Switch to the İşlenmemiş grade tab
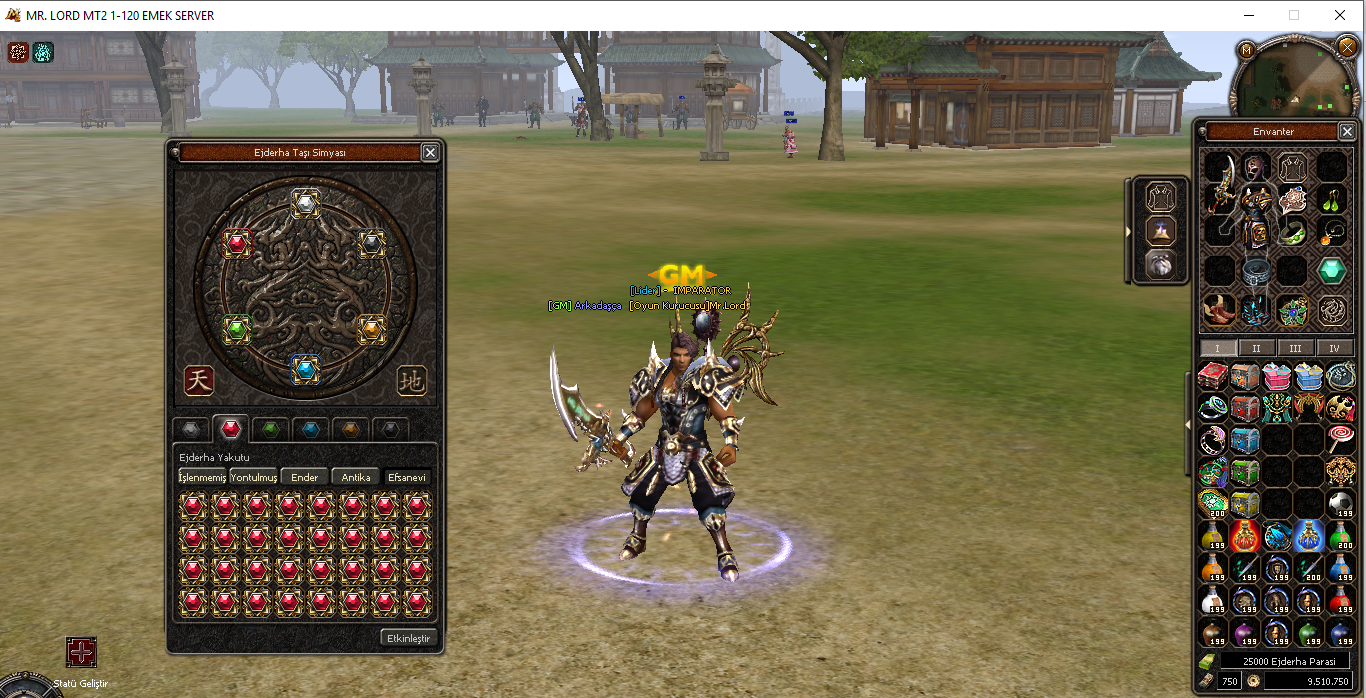The height and width of the screenshot is (698, 1366). [x=202, y=477]
